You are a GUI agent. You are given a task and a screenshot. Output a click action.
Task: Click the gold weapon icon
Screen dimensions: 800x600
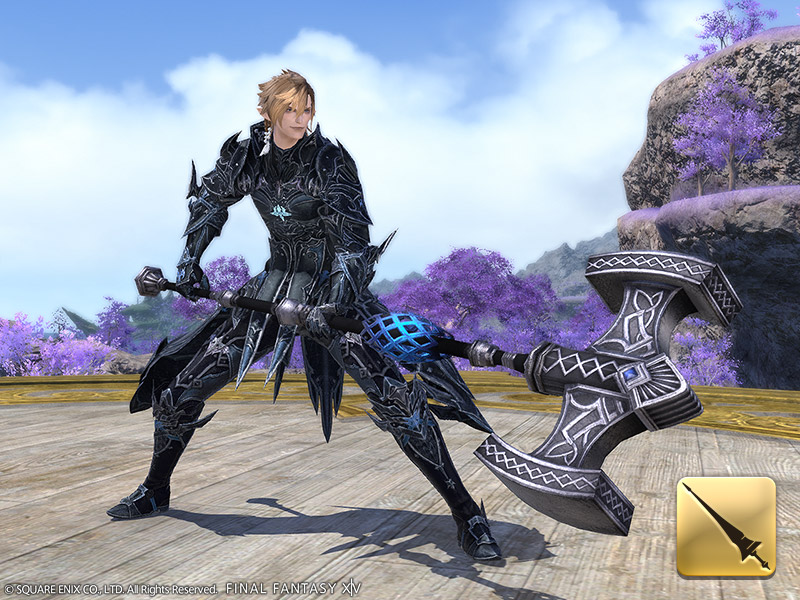click(726, 527)
